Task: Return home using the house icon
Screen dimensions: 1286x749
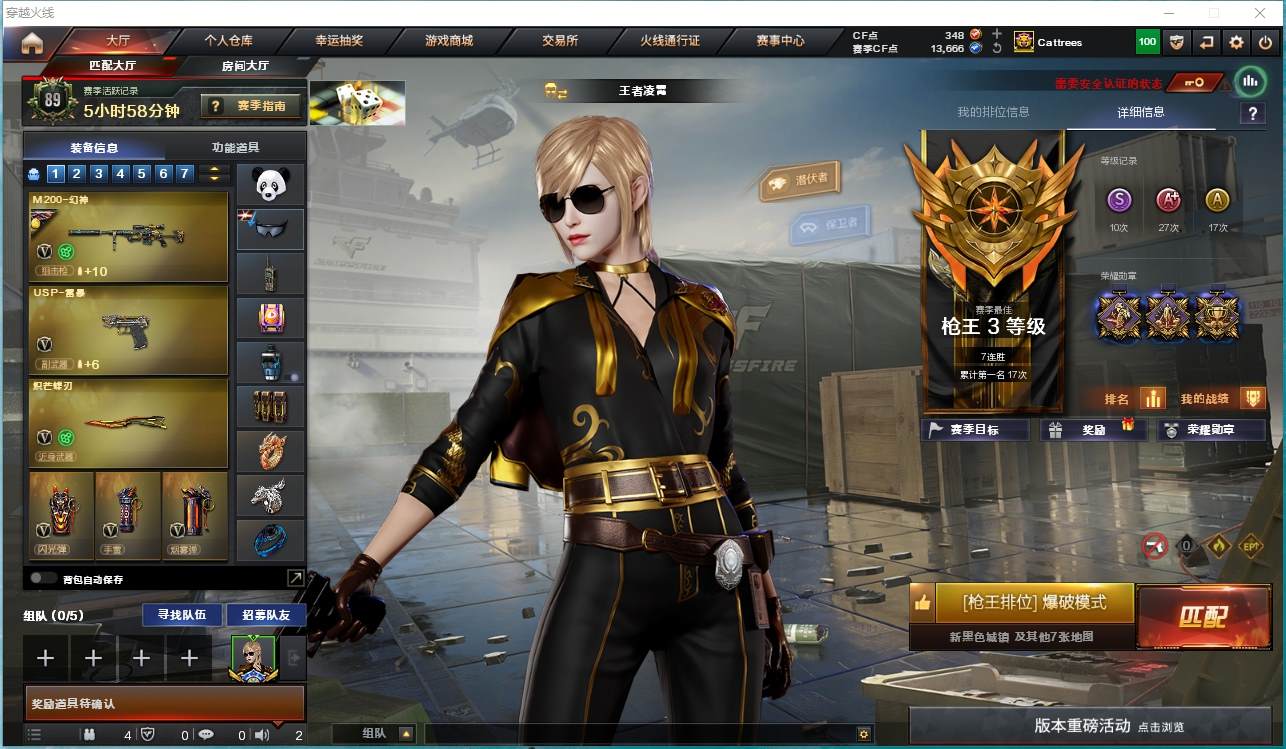Action: [32, 42]
